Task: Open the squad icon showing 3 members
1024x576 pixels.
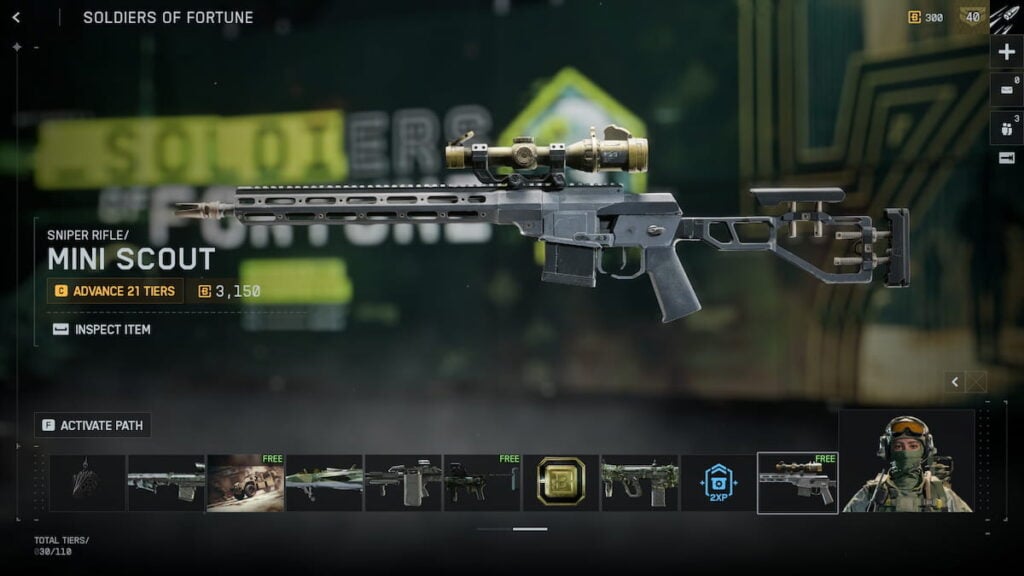Action: 1006,127
